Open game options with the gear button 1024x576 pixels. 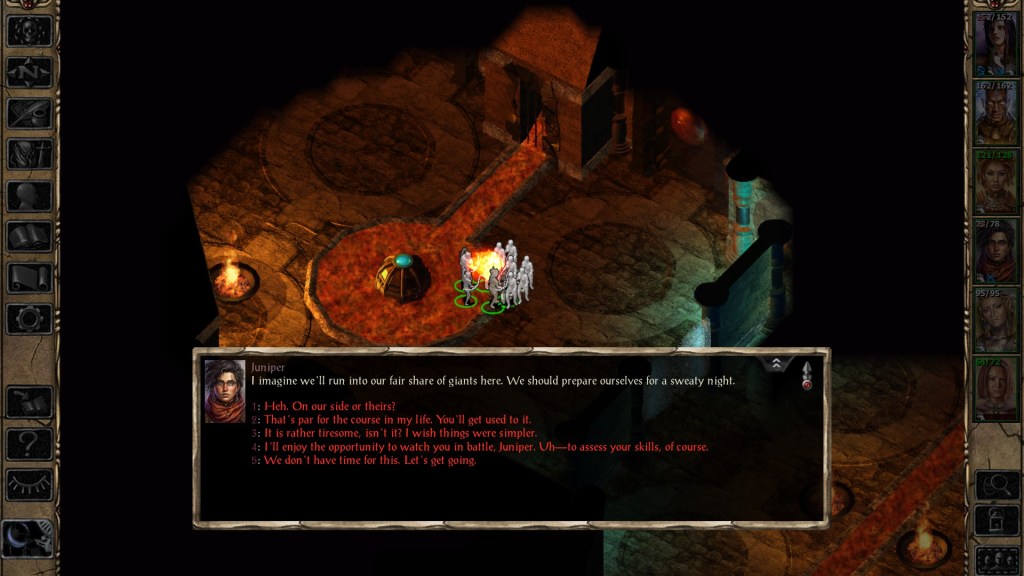tap(29, 318)
